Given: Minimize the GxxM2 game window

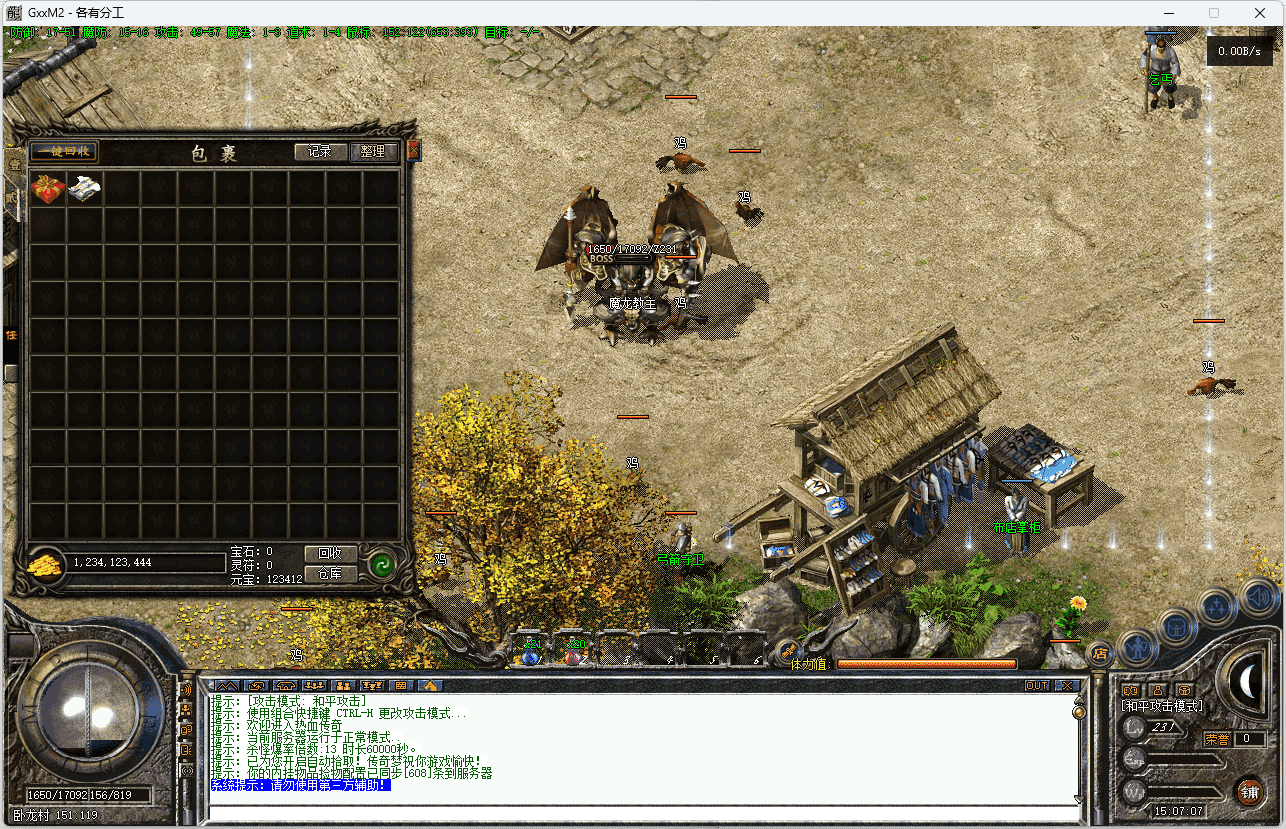Looking at the screenshot, I should (1167, 13).
